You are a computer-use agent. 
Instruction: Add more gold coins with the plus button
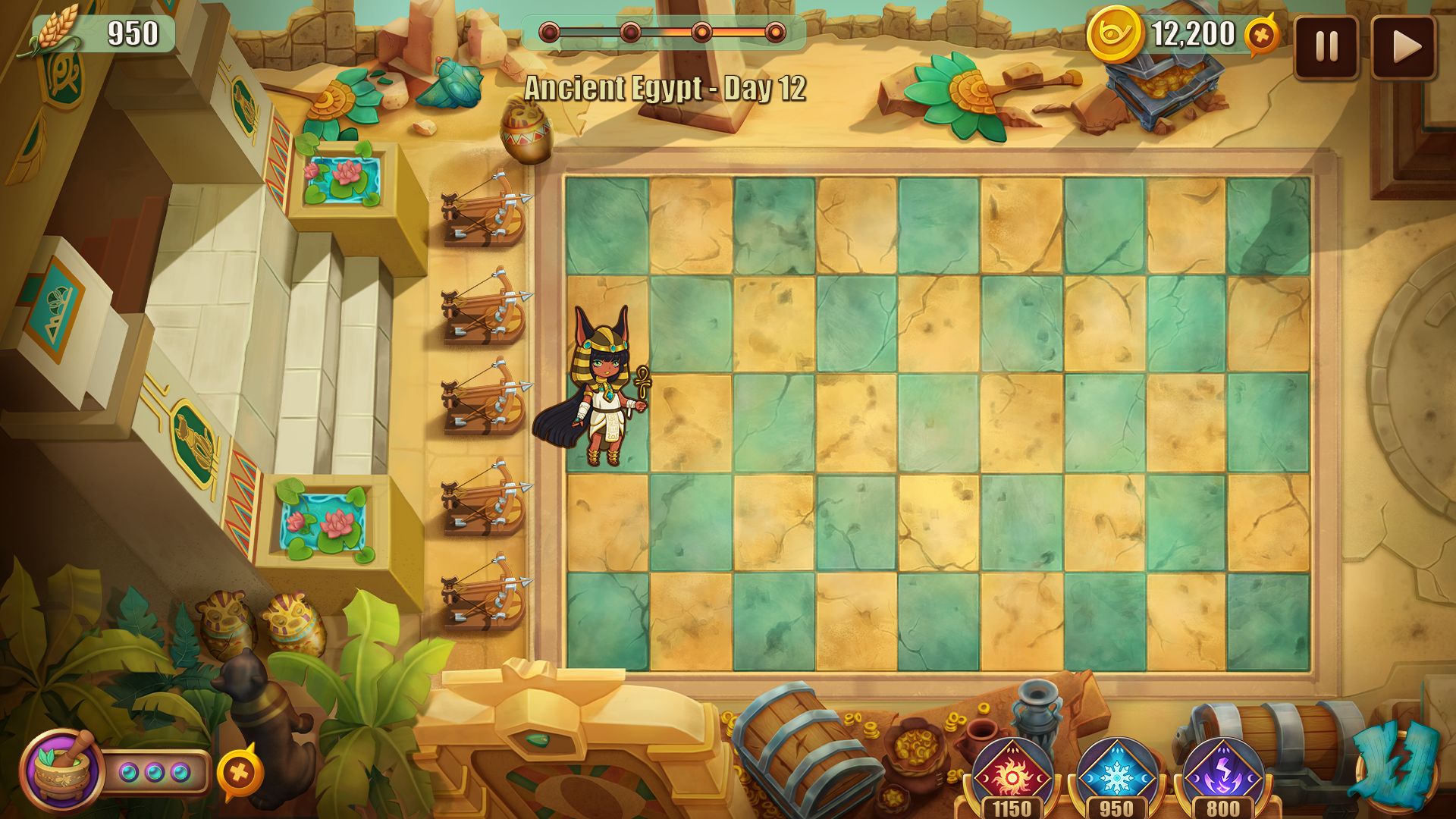point(1261,35)
